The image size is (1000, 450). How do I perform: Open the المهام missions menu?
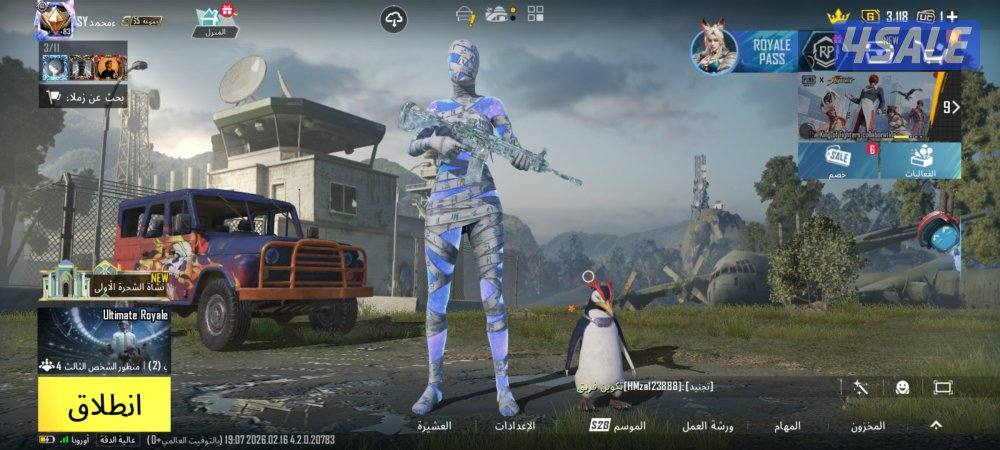pos(786,426)
